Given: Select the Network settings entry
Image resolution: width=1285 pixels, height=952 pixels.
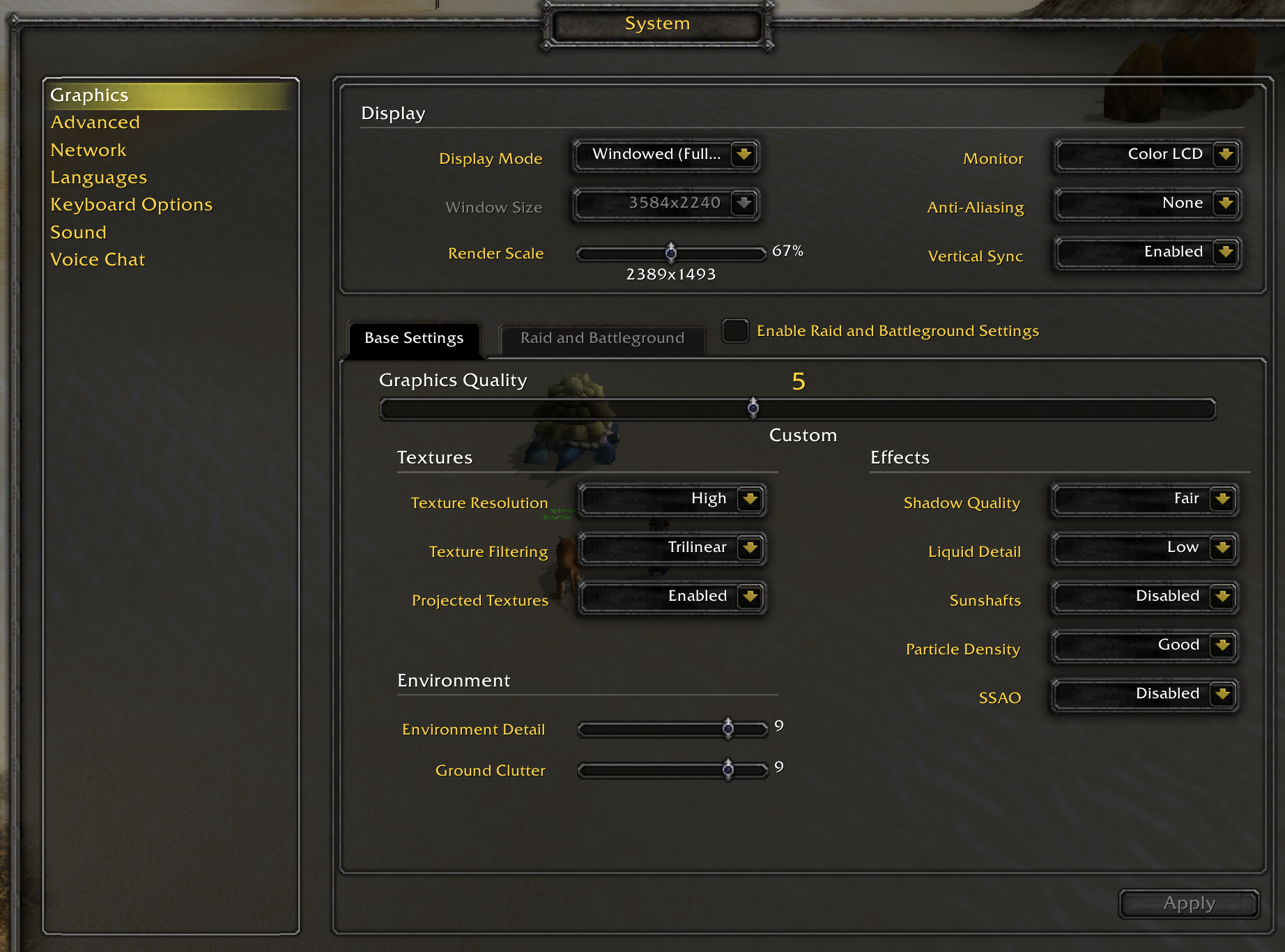Looking at the screenshot, I should (89, 151).
